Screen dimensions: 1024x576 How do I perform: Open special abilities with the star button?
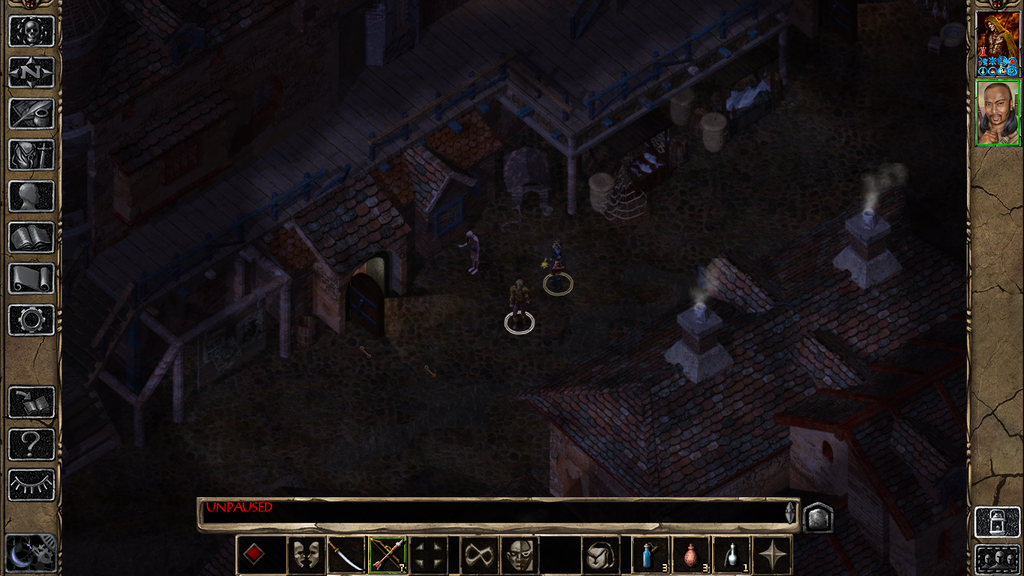pyautogui.click(x=773, y=555)
